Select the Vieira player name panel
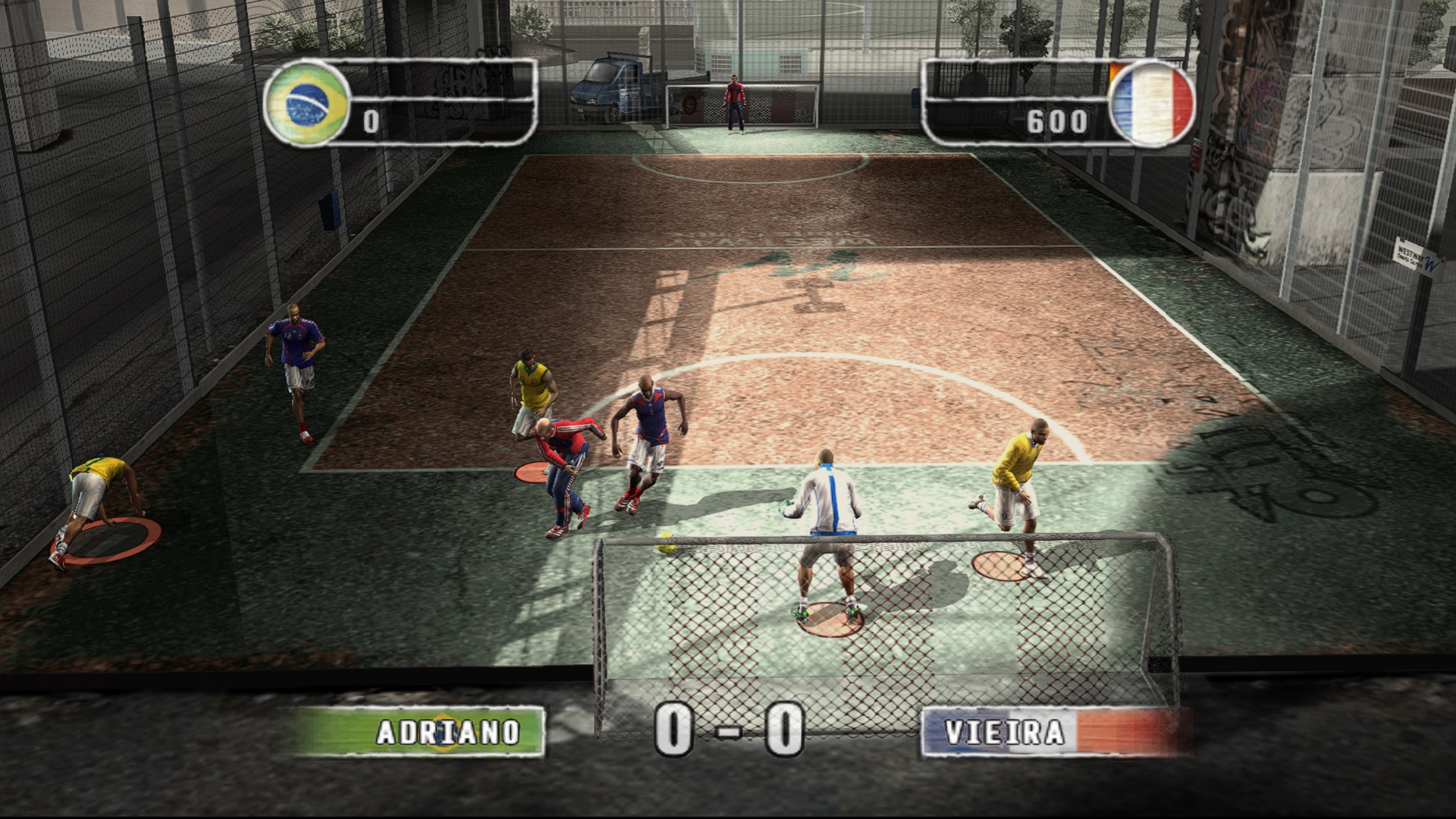This screenshot has height=819, width=1456. click(x=1053, y=733)
